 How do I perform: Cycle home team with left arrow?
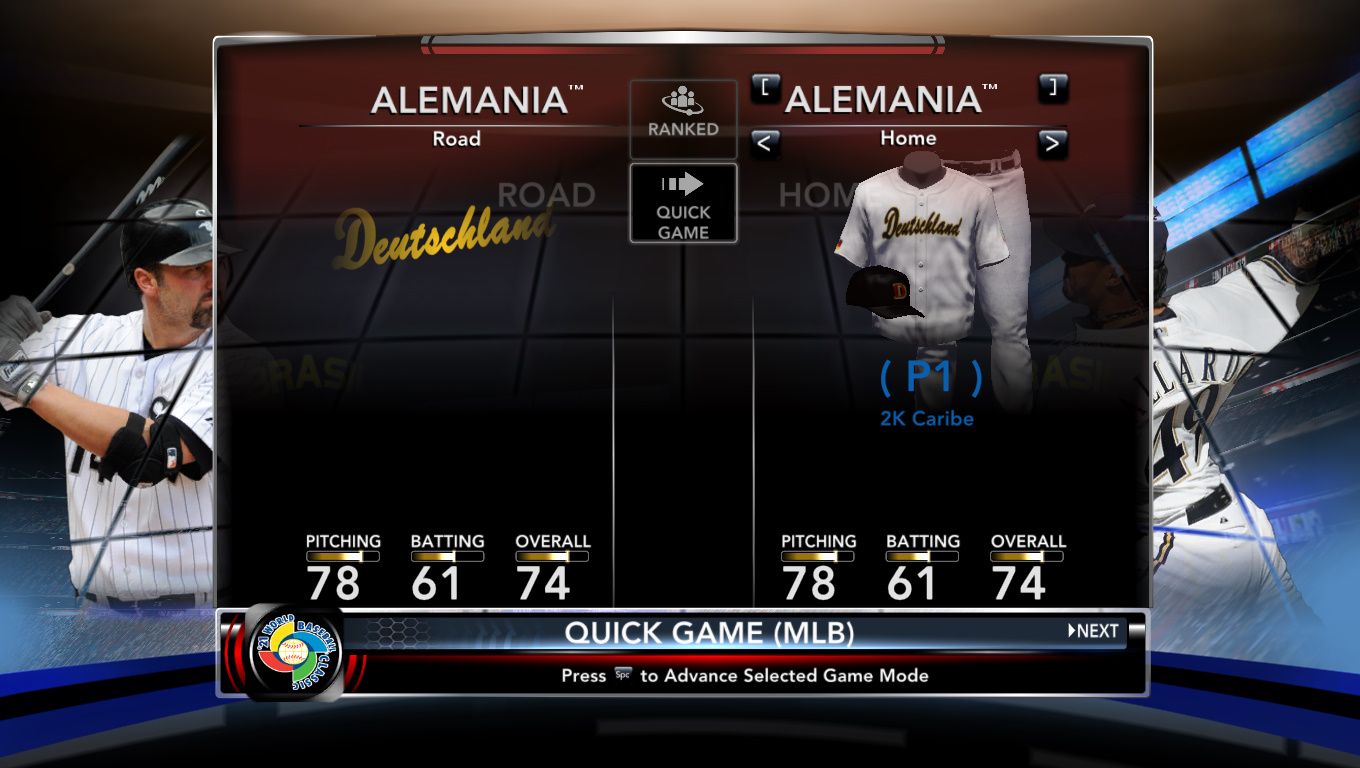click(763, 144)
